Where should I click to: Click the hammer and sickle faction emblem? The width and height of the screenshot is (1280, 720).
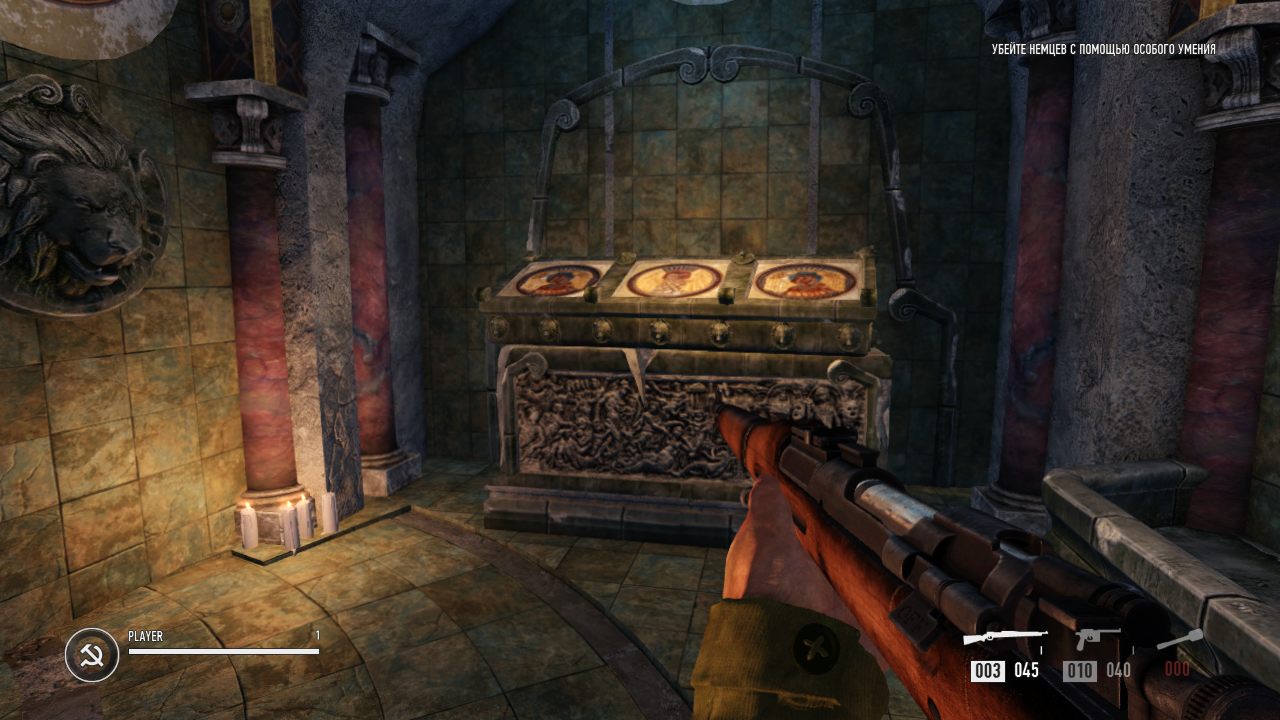point(91,655)
